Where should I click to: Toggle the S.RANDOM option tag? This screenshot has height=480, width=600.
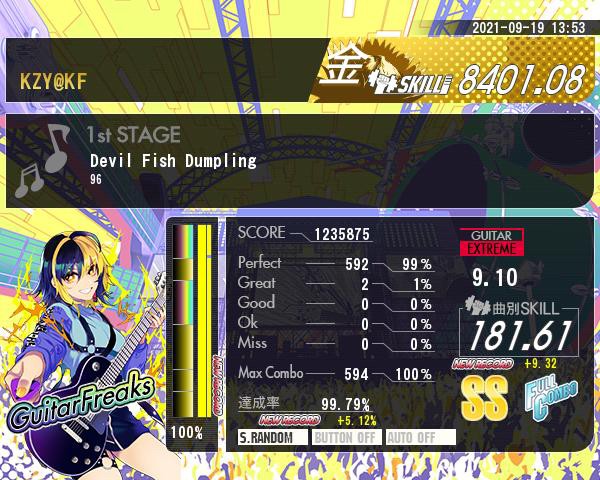coord(272,437)
